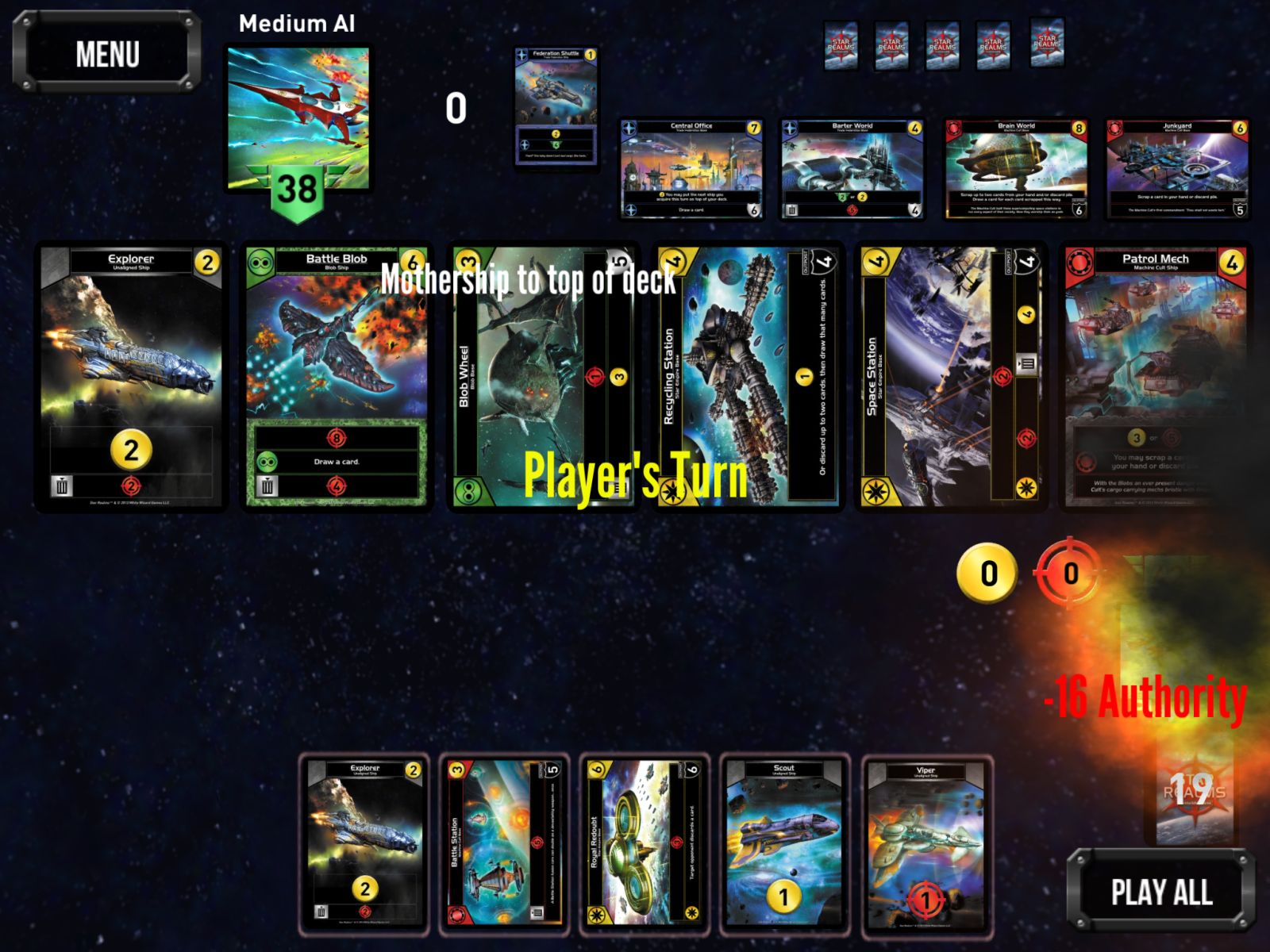View your Star Realms deck pile
The image size is (1270, 952).
tap(1190, 793)
